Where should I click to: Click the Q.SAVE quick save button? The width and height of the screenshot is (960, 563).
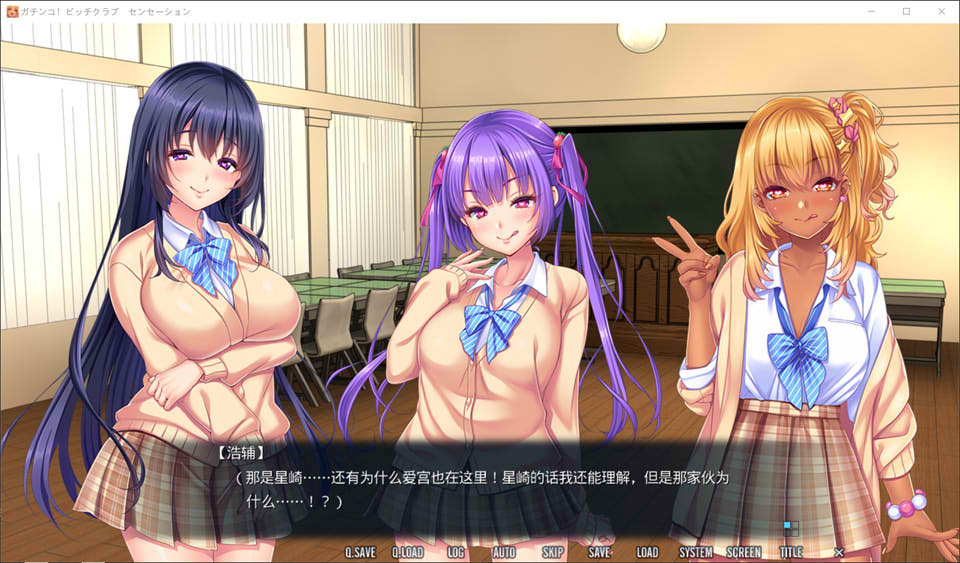tap(360, 552)
